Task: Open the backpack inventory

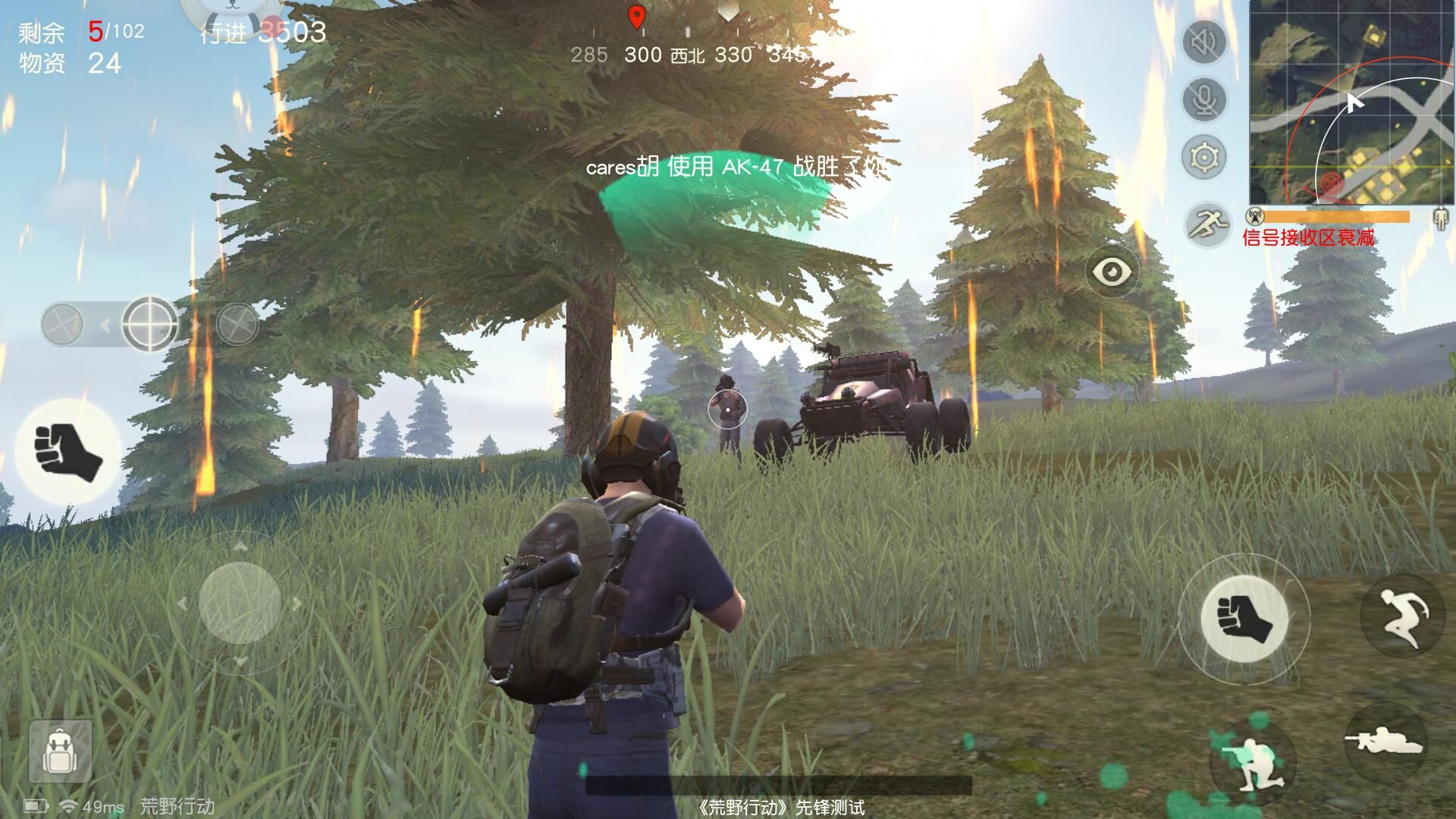Action: click(x=60, y=752)
